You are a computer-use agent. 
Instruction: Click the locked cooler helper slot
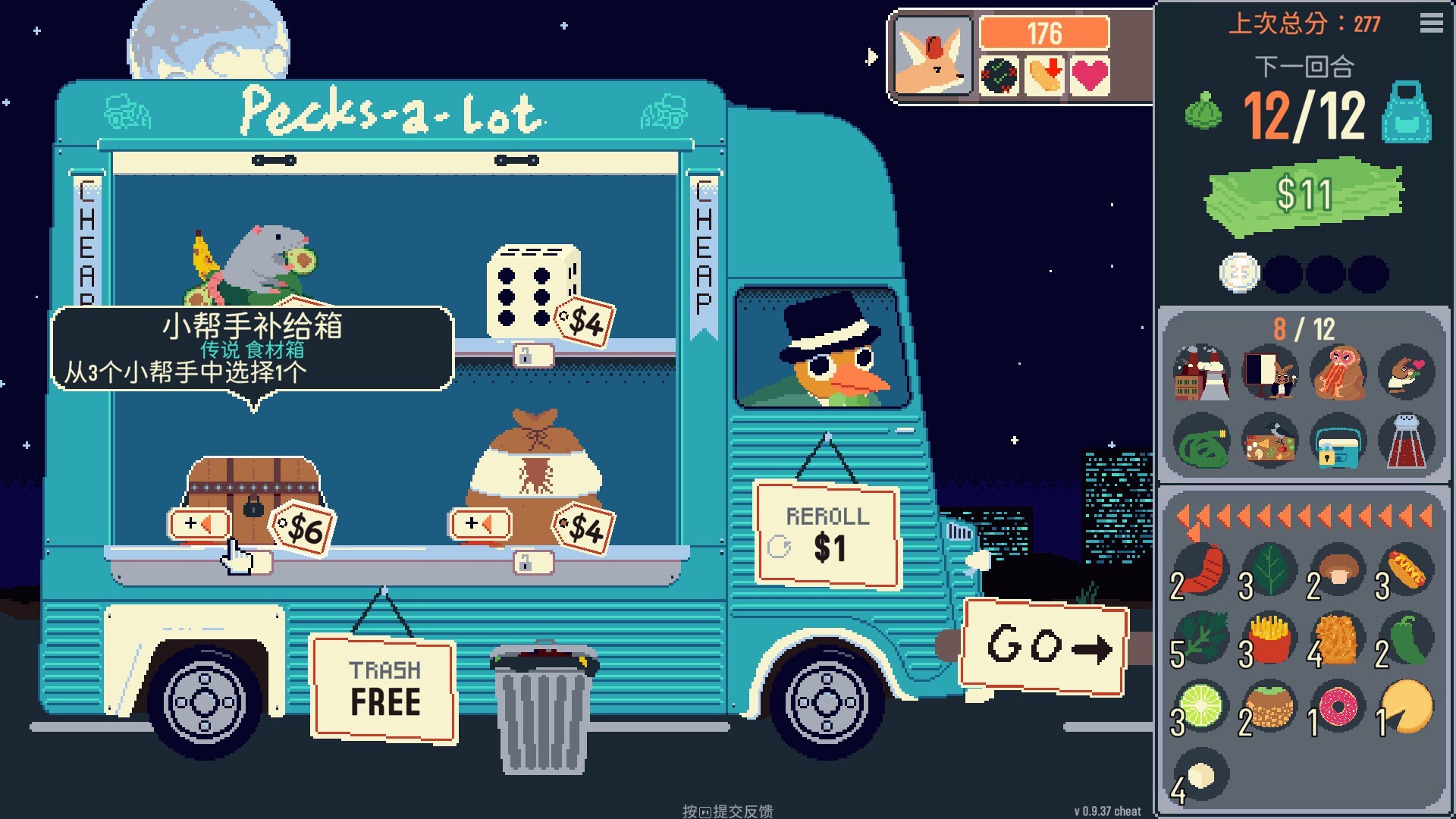(x=1336, y=441)
